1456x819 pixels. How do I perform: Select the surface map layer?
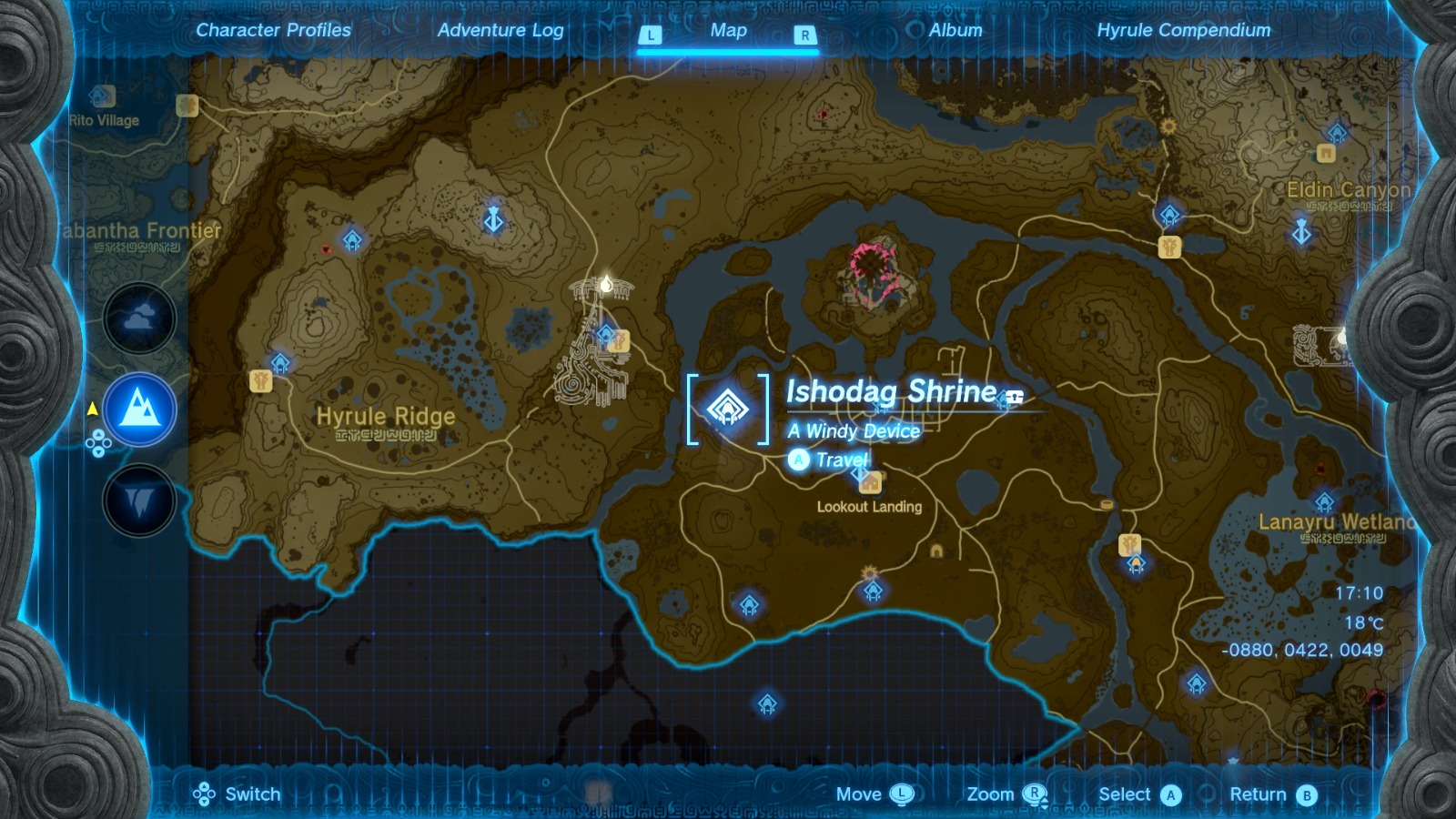[138, 409]
